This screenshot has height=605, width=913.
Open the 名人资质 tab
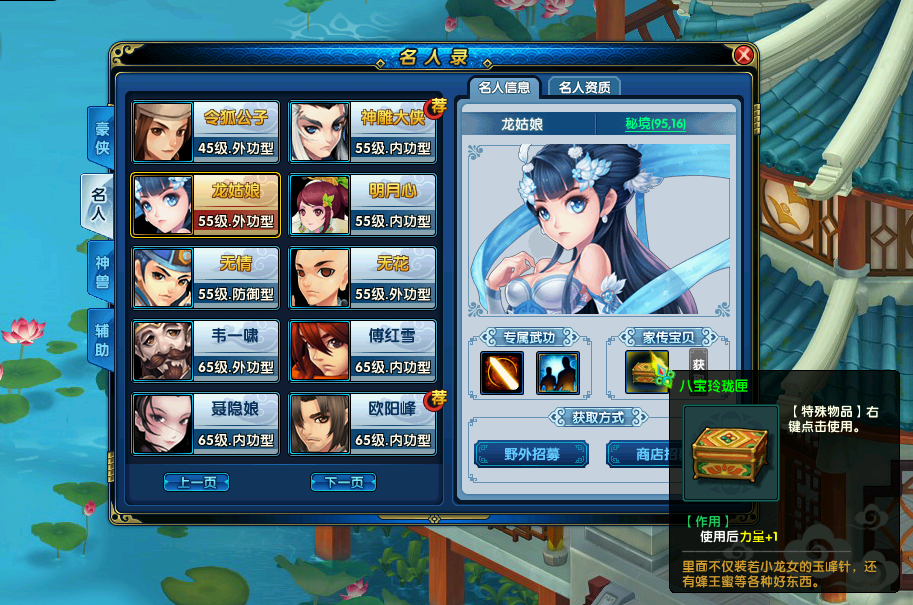coord(589,87)
